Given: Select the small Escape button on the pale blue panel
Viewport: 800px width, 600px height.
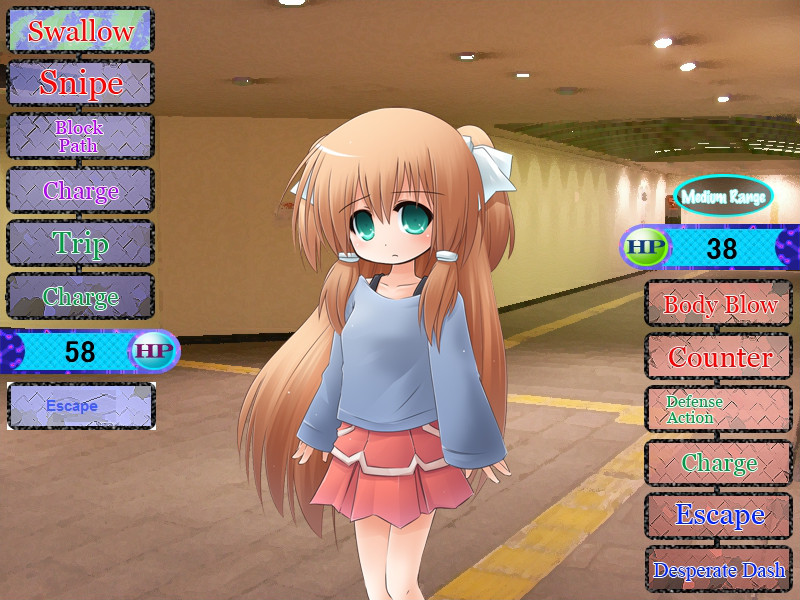Looking at the screenshot, I should [x=80, y=406].
